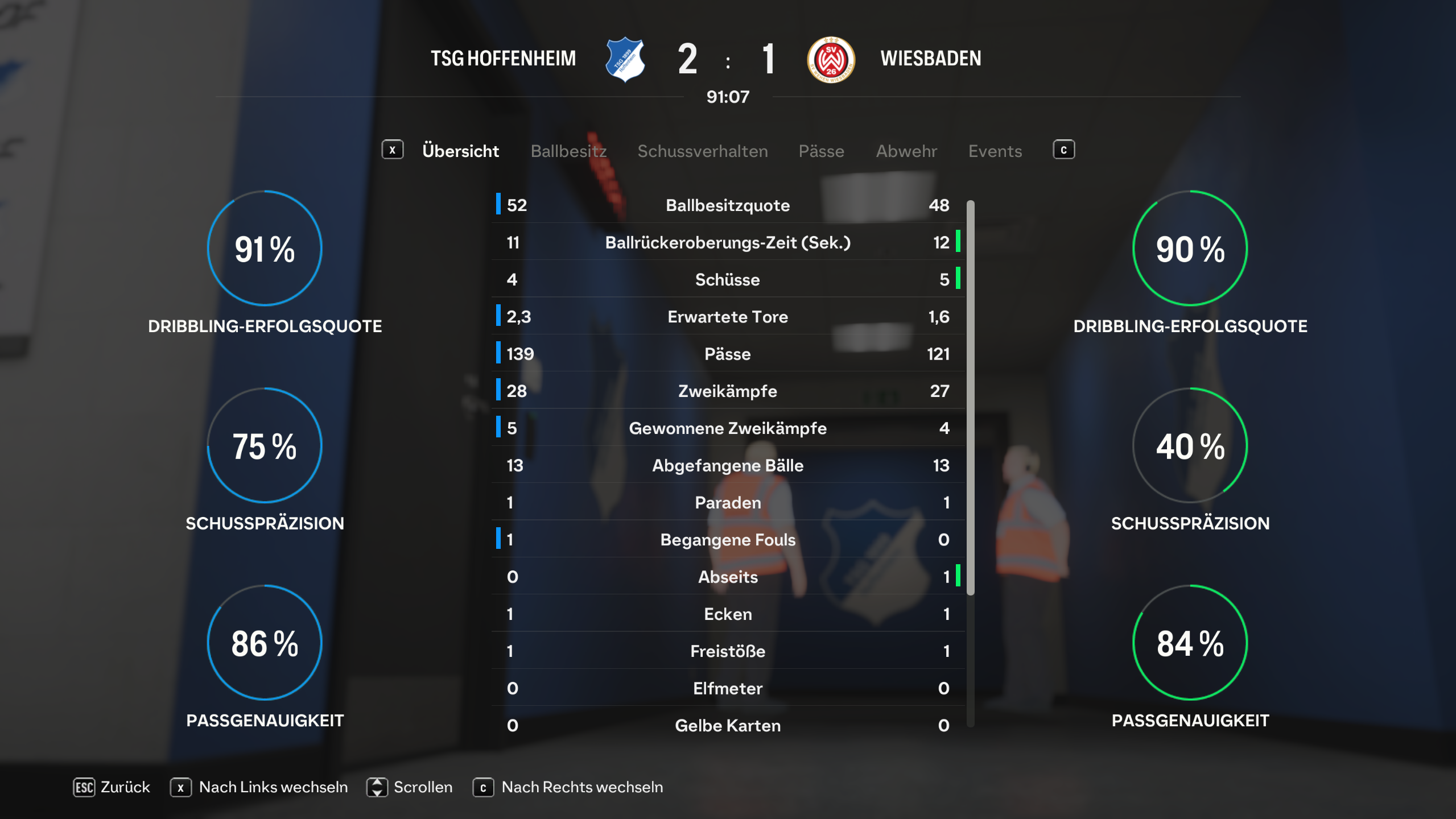Open the Schussverhalten tab
The height and width of the screenshot is (819, 1456).
[x=702, y=151]
